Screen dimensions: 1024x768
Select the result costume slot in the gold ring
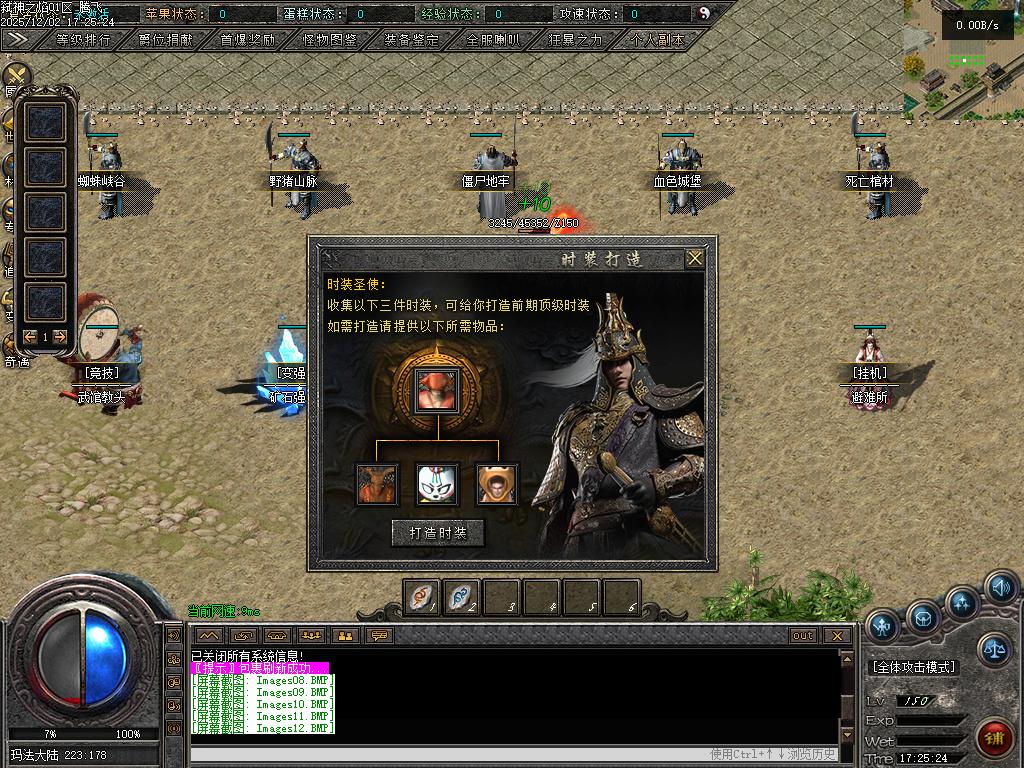point(437,389)
